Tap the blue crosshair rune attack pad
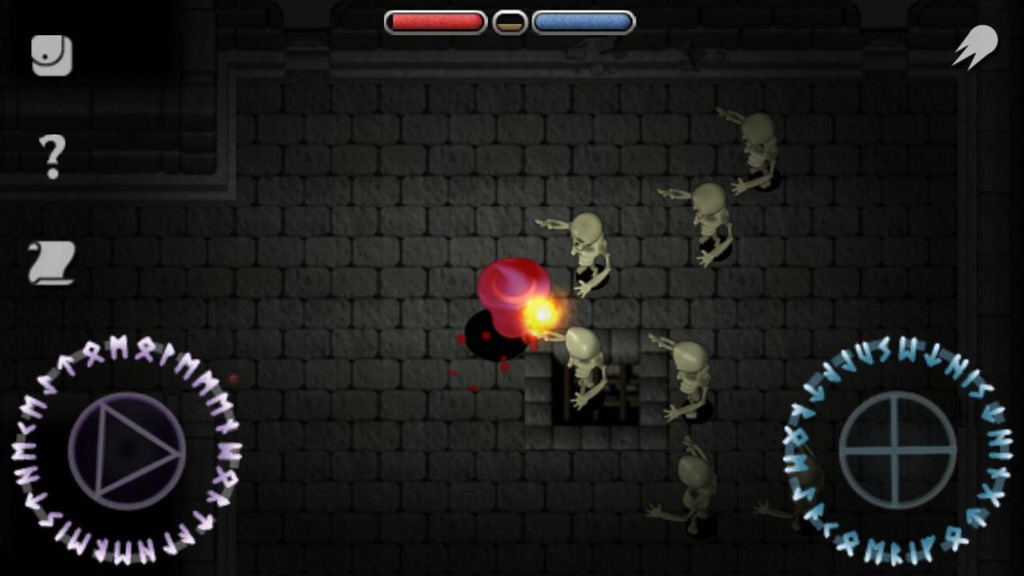1024x576 pixels. point(897,450)
